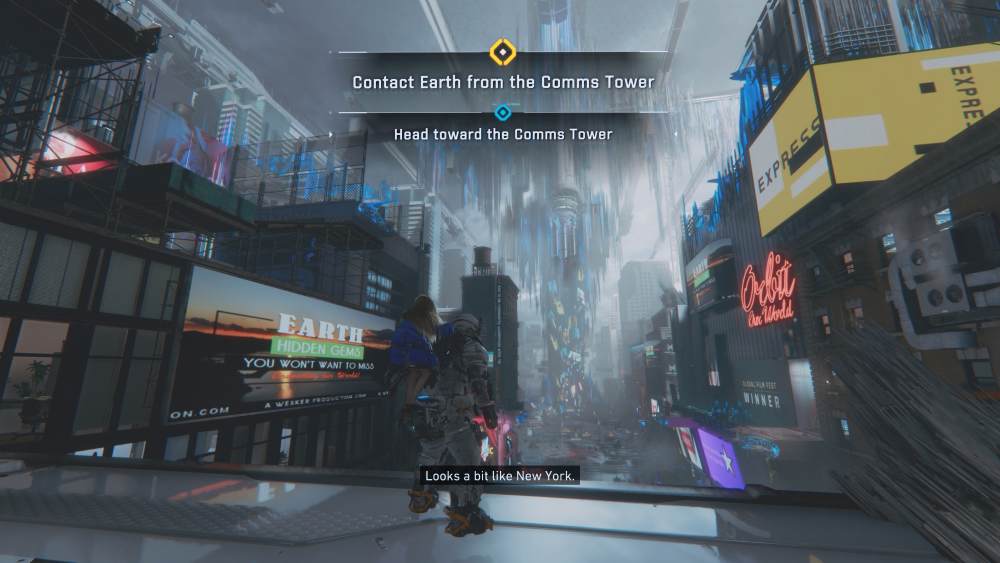The height and width of the screenshot is (563, 1000).
Task: Click the "Contact Earth from the Comms Tower" objective
Action: point(503,82)
